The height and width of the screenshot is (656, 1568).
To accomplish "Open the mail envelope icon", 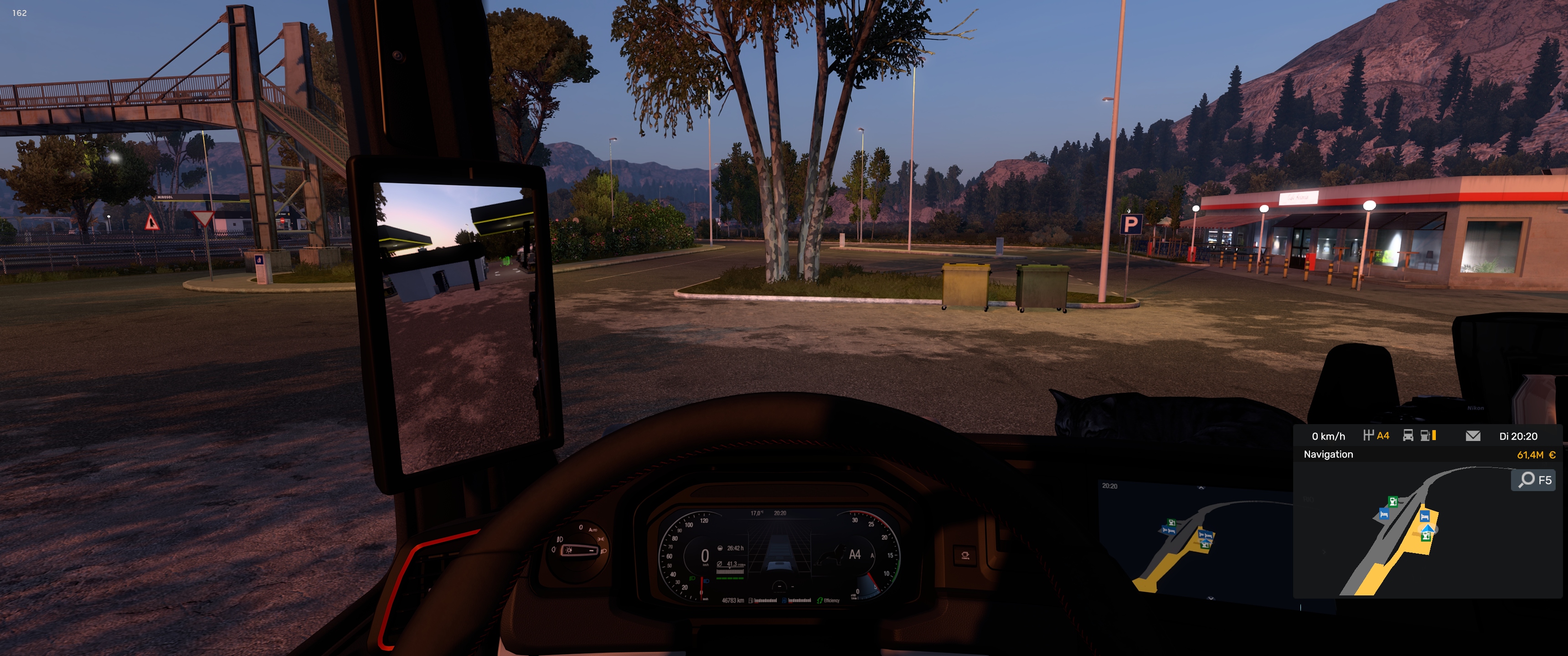I will click(x=1472, y=436).
